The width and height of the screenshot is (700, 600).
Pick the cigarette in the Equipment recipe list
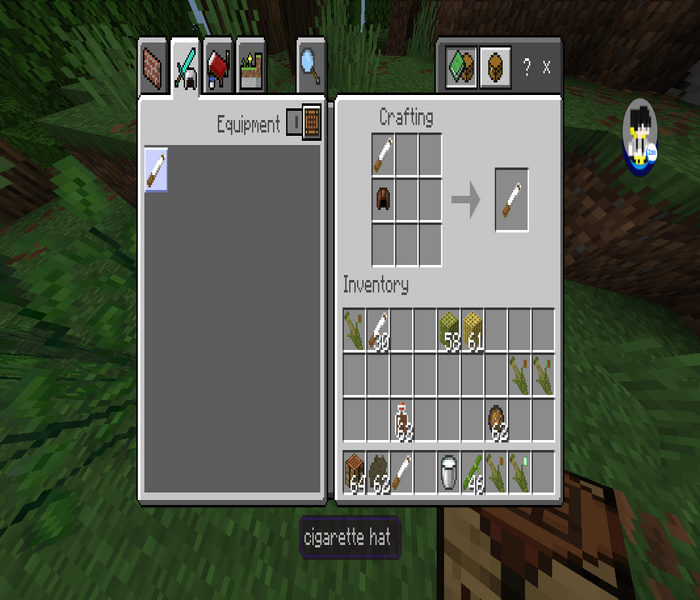pyautogui.click(x=156, y=169)
